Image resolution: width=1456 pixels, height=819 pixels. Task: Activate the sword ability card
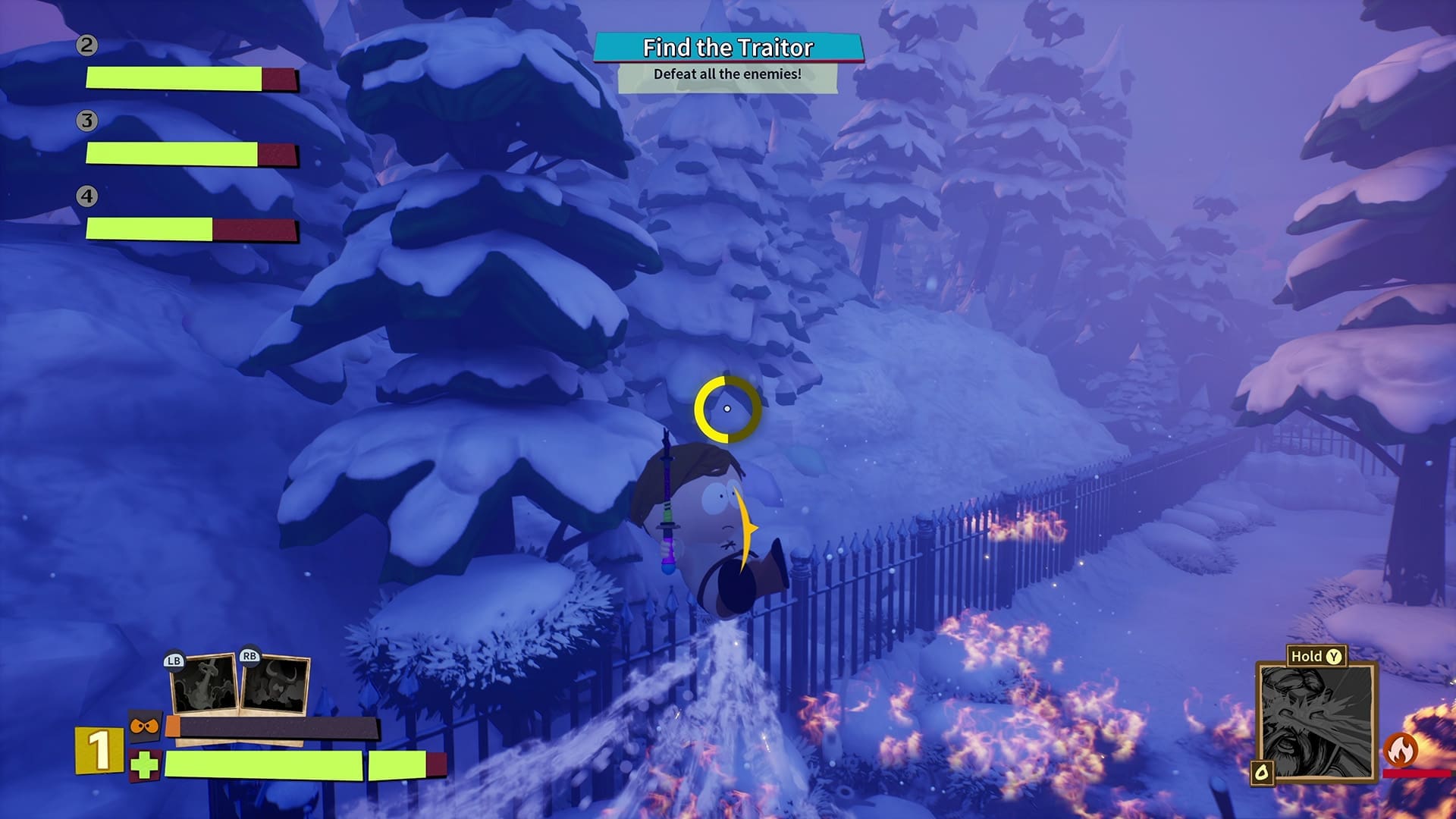point(203,684)
